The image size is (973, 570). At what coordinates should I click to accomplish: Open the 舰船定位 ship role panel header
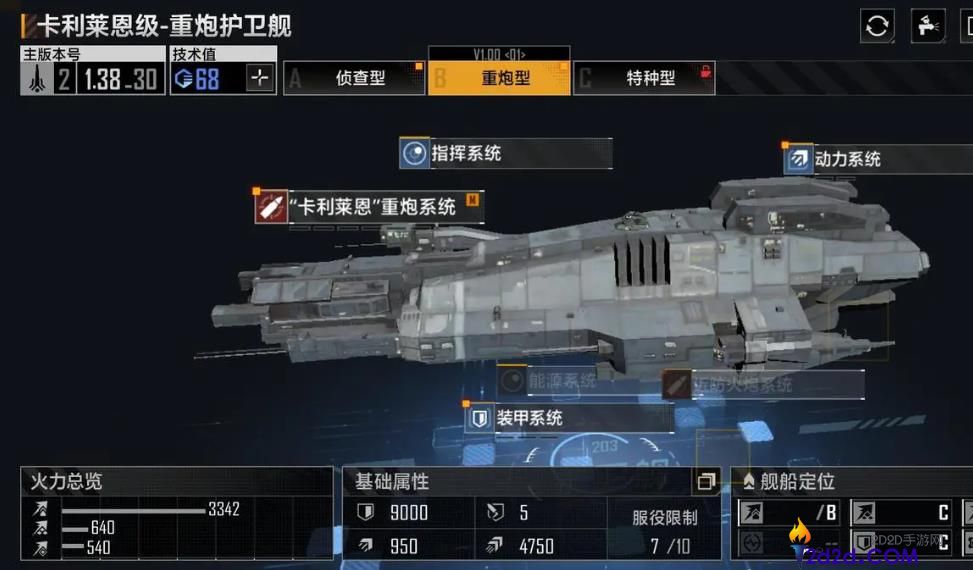pyautogui.click(x=850, y=482)
